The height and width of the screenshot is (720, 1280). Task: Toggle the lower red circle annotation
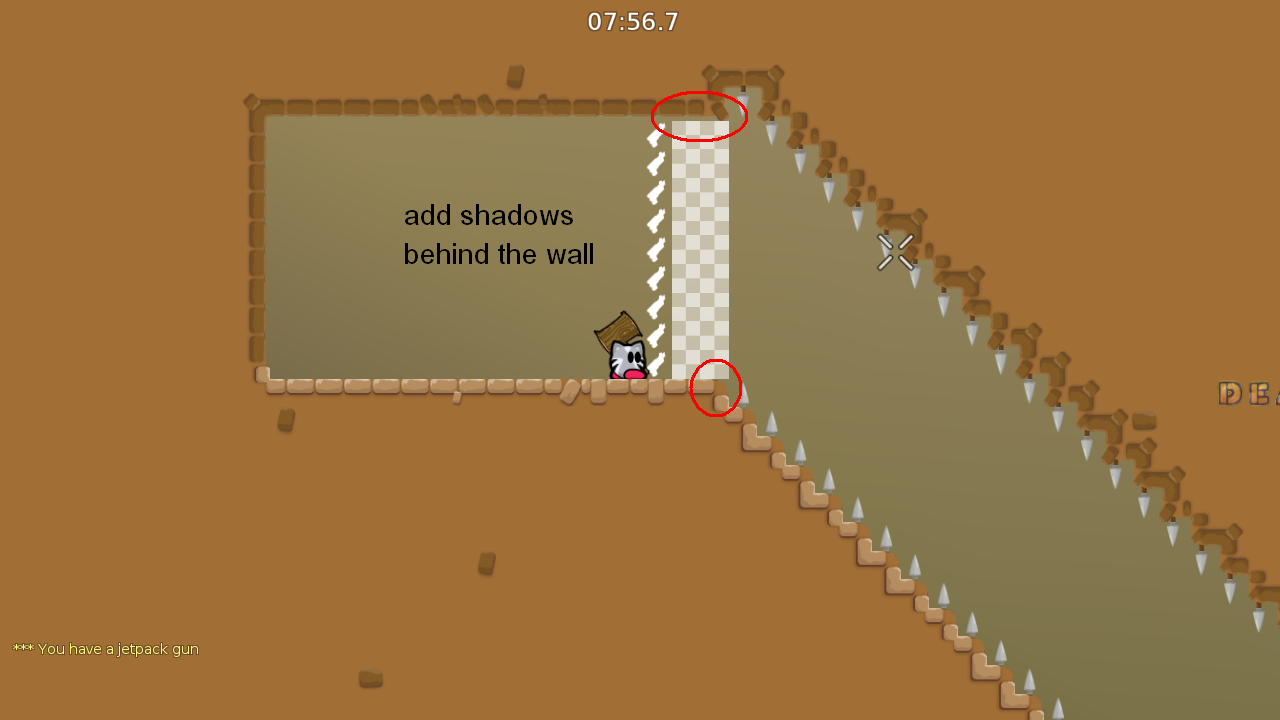(715, 388)
